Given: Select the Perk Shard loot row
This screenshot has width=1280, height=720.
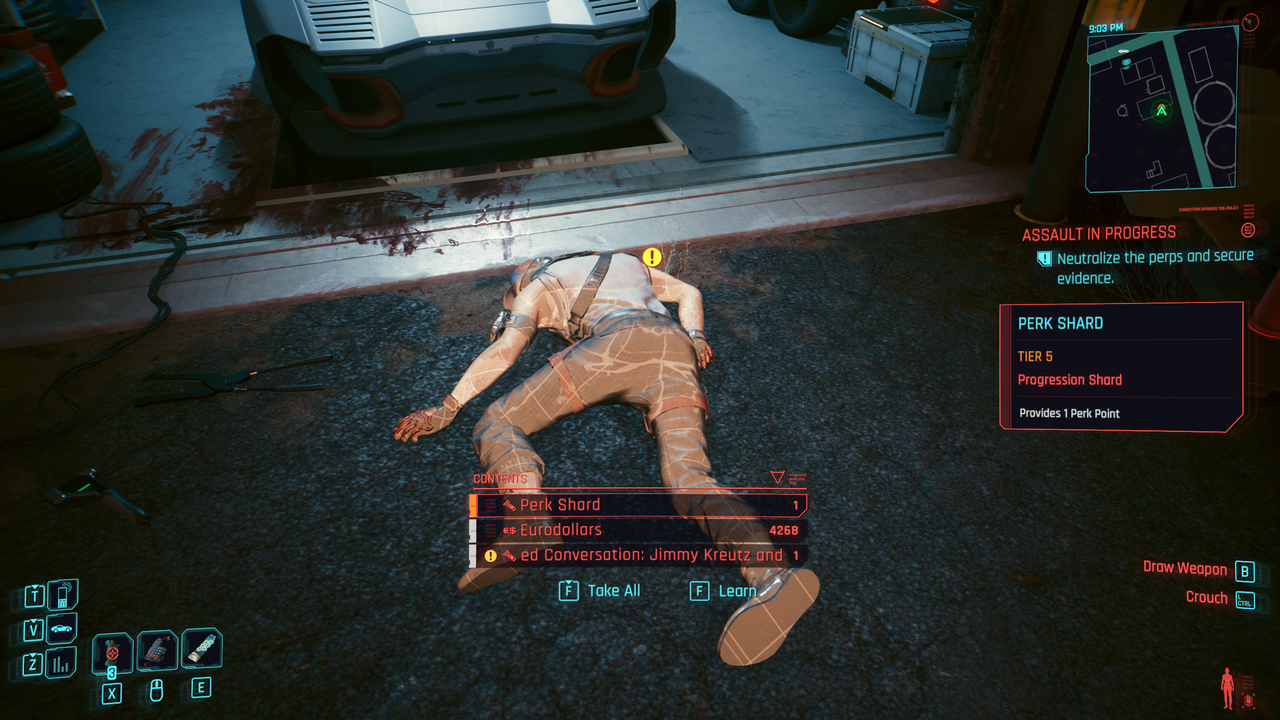Looking at the screenshot, I should click(x=638, y=505).
